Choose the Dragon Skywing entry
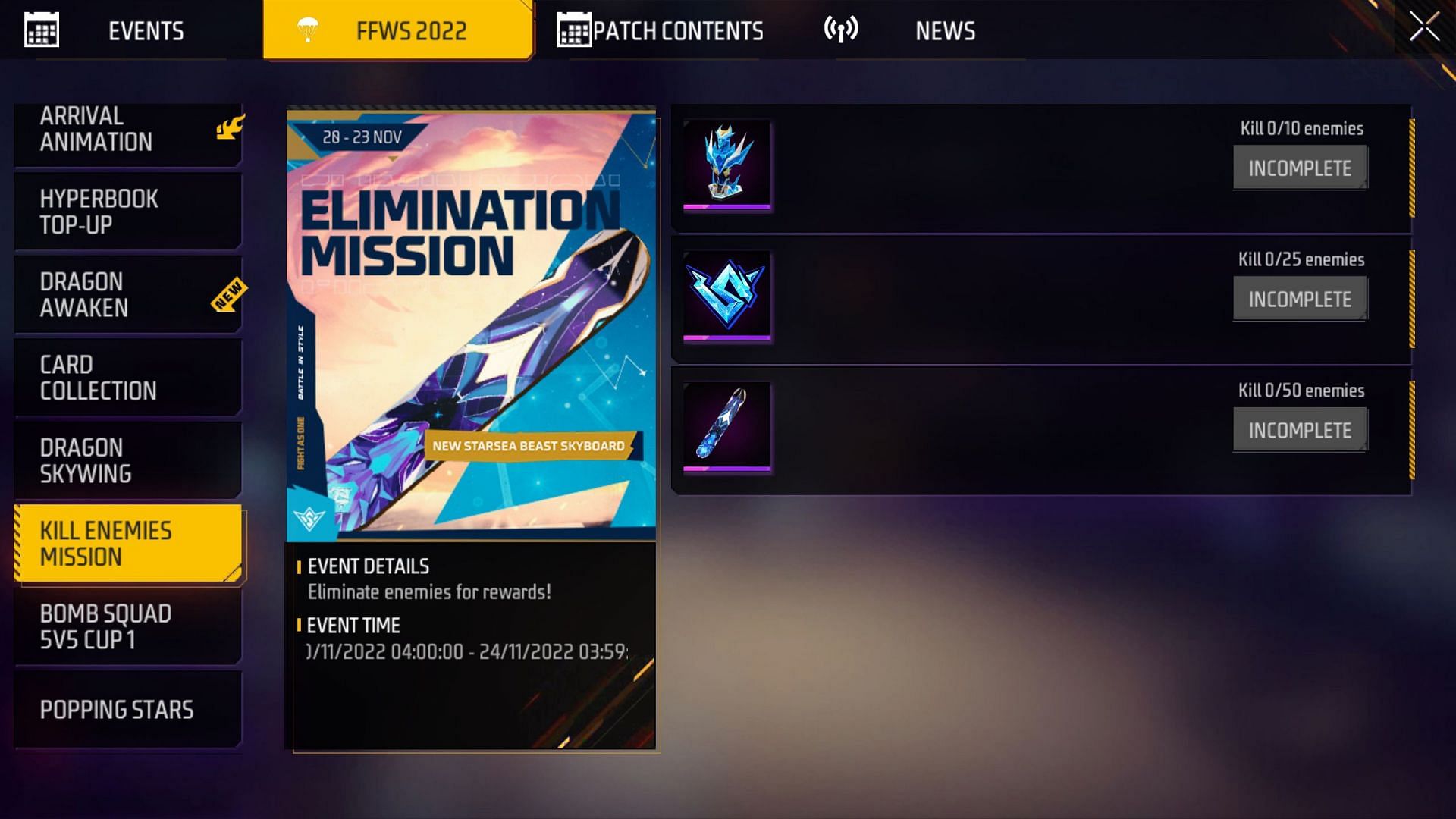This screenshot has height=819, width=1456. (x=127, y=460)
